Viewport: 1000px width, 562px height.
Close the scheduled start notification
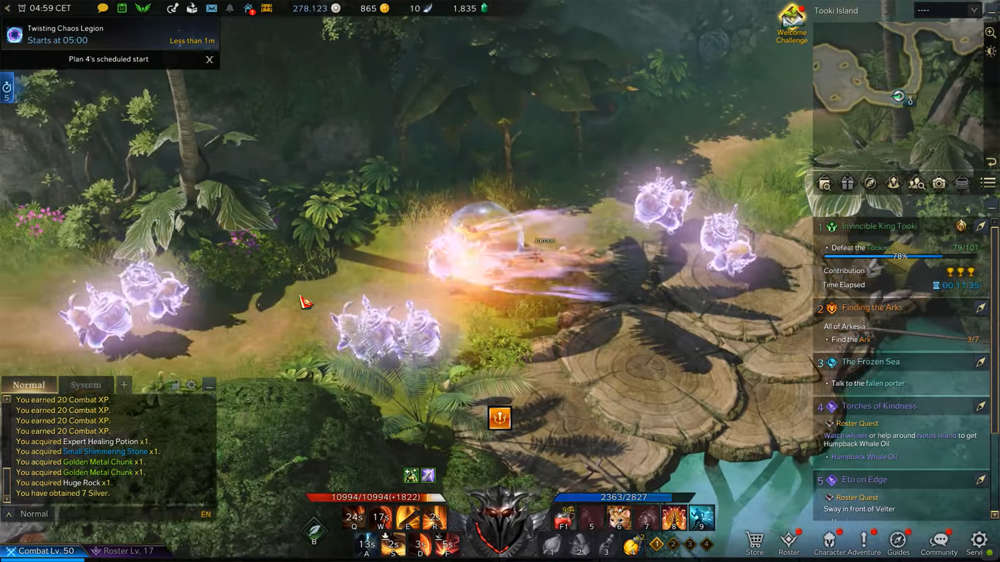209,59
